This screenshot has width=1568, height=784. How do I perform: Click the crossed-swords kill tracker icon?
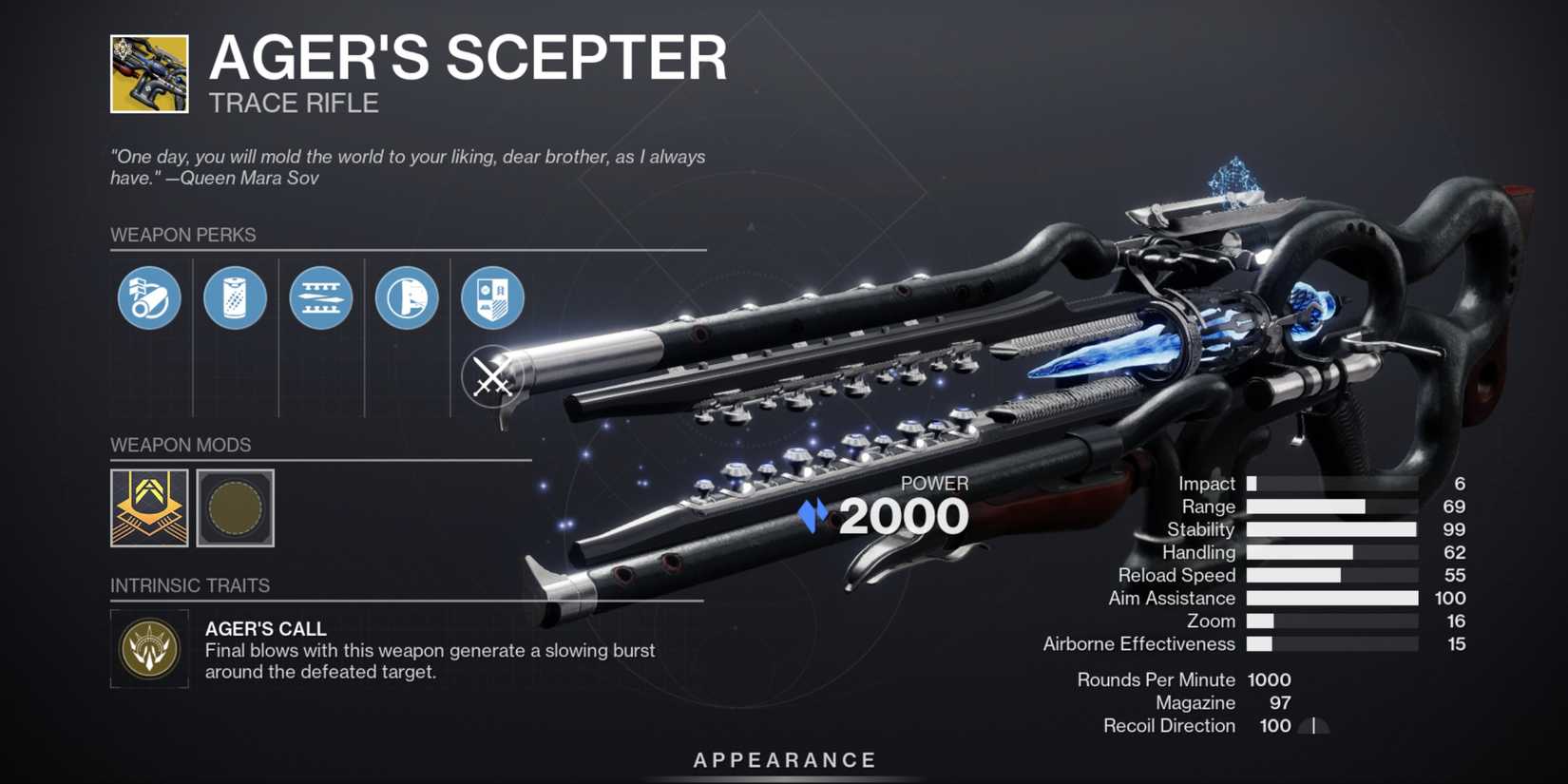click(x=491, y=376)
